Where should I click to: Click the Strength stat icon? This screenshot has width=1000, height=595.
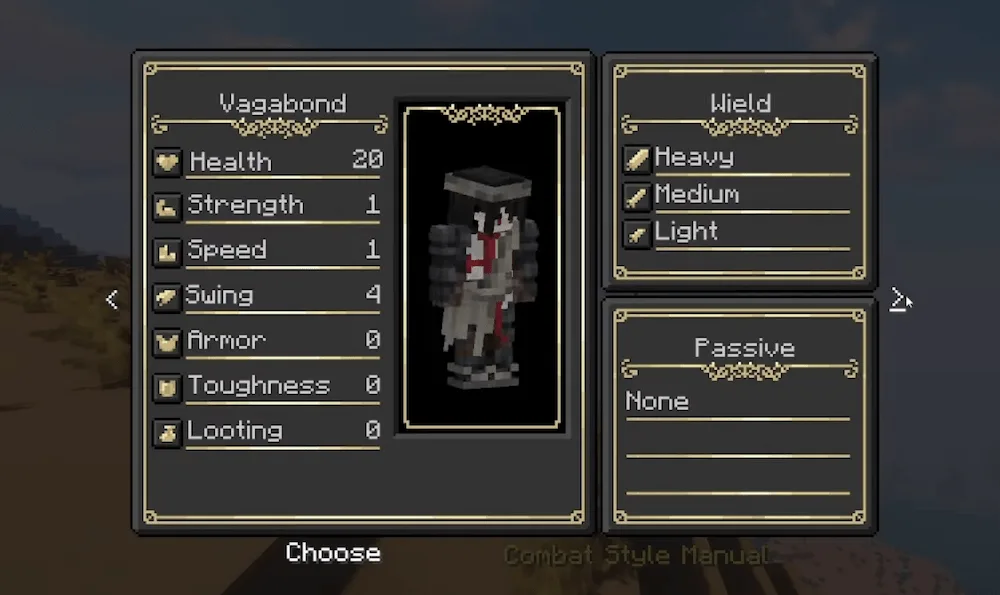167,207
